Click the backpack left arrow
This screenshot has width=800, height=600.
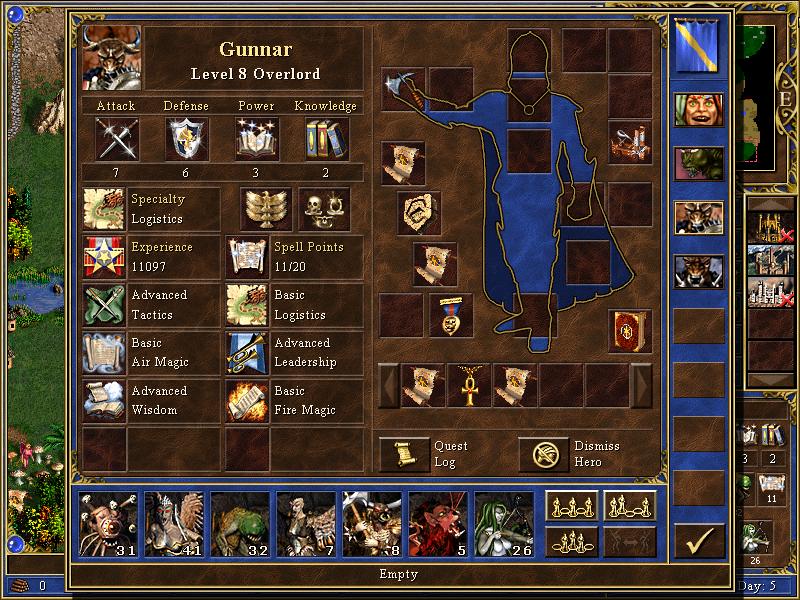point(387,385)
